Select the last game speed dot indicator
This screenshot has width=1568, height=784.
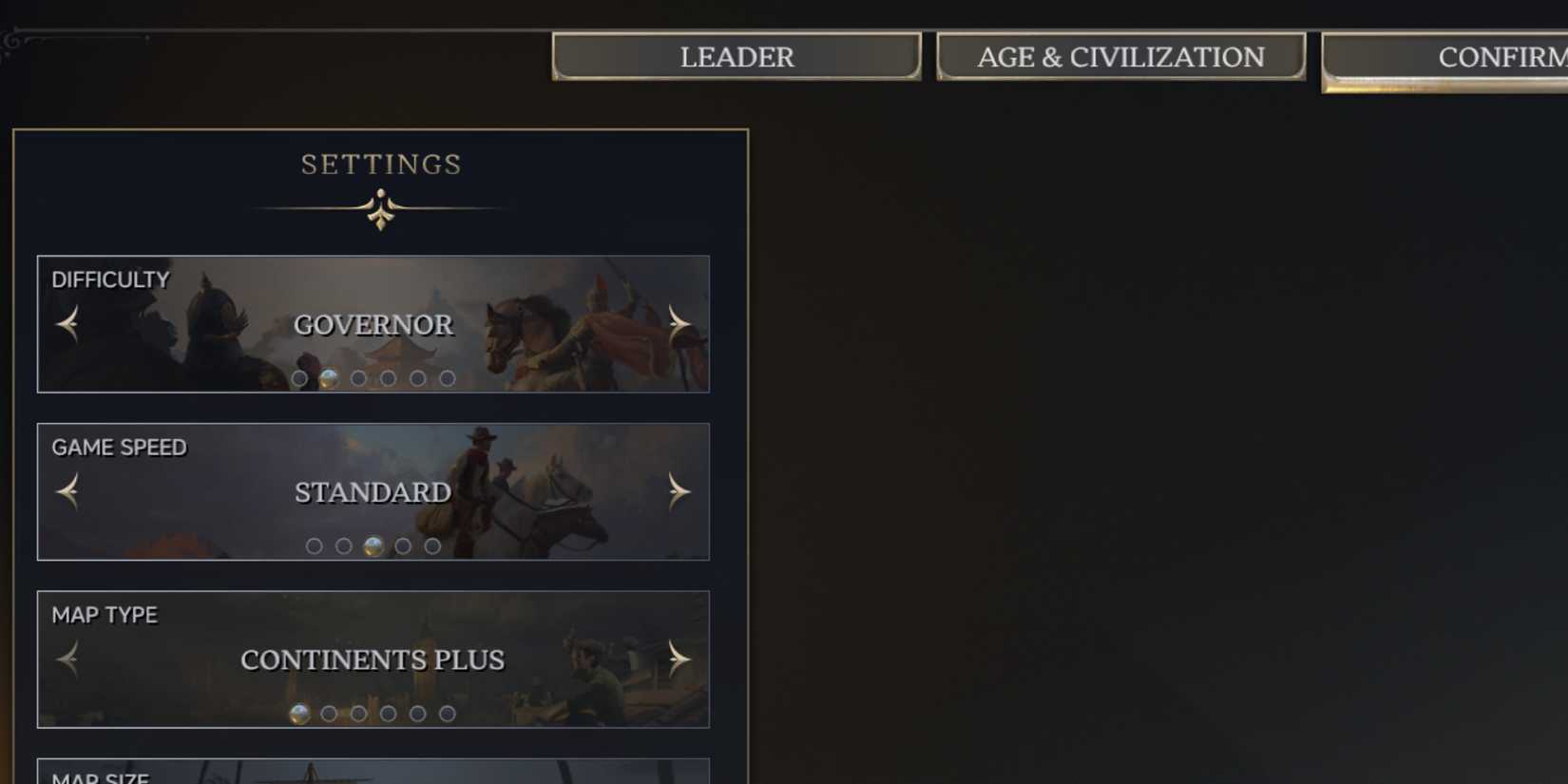[432, 545]
